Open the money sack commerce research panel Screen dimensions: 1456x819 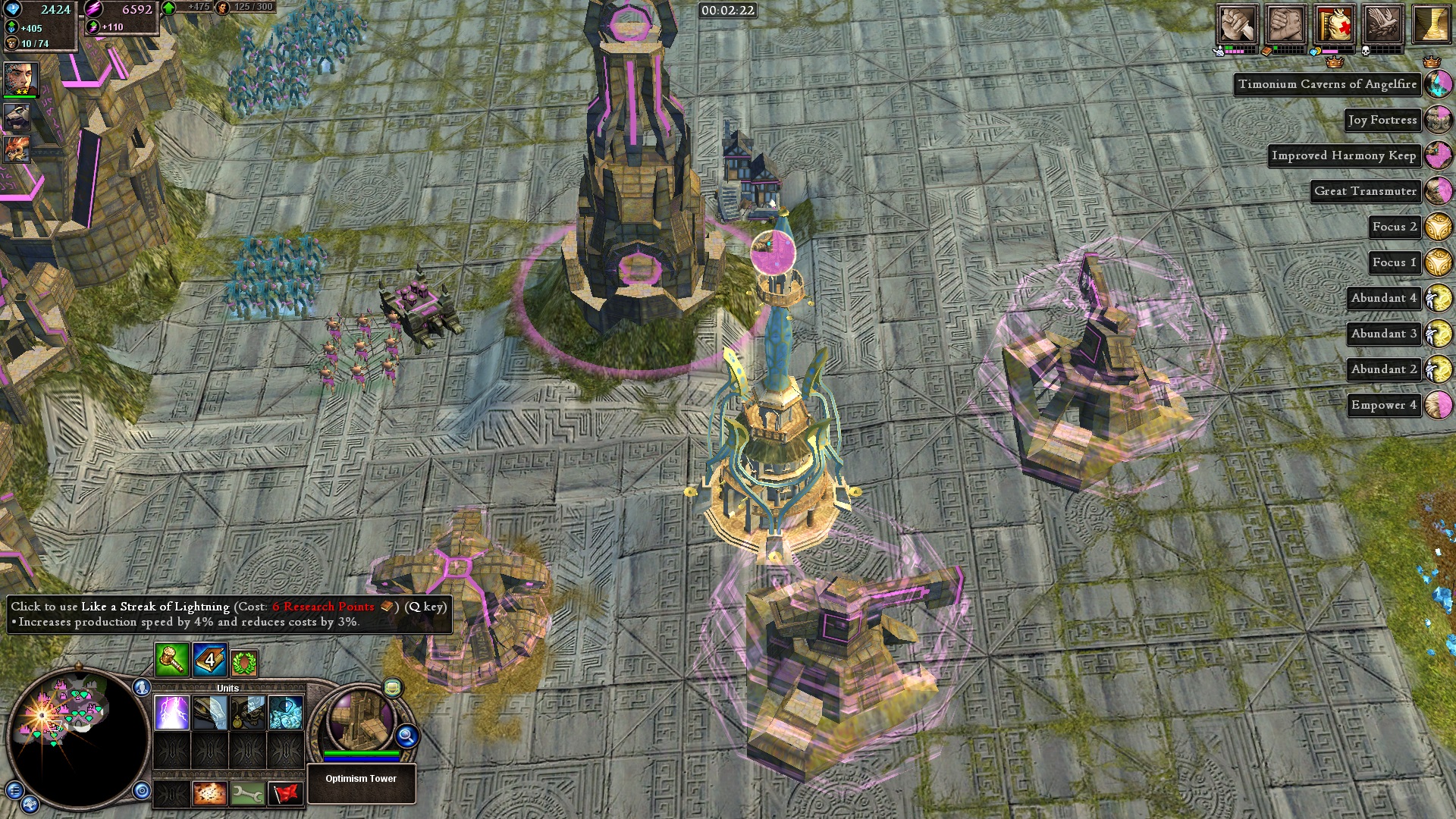coord(1335,24)
